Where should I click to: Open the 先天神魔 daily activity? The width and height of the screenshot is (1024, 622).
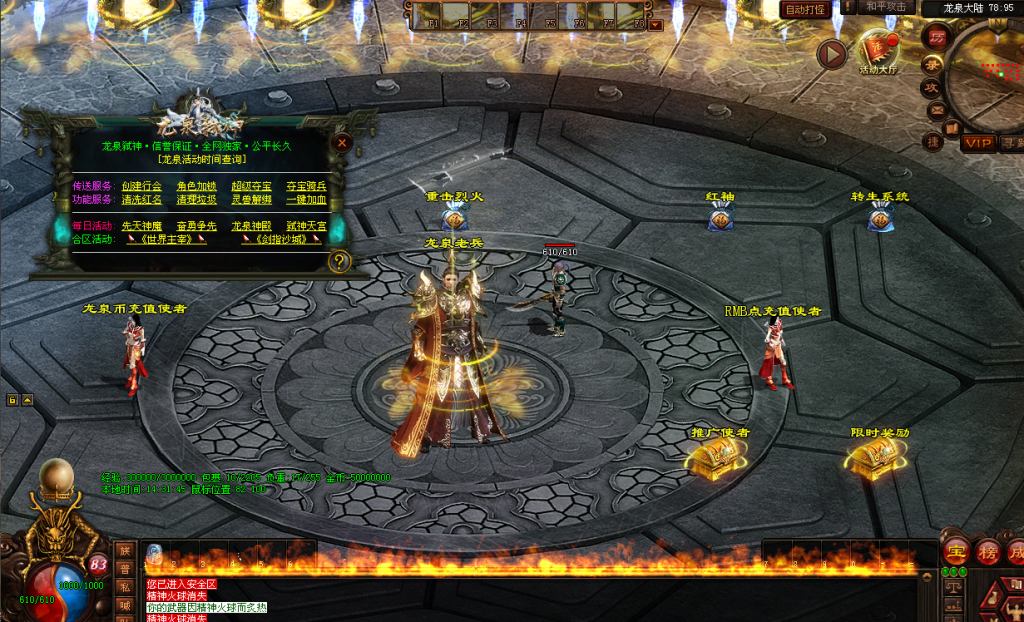[141, 226]
